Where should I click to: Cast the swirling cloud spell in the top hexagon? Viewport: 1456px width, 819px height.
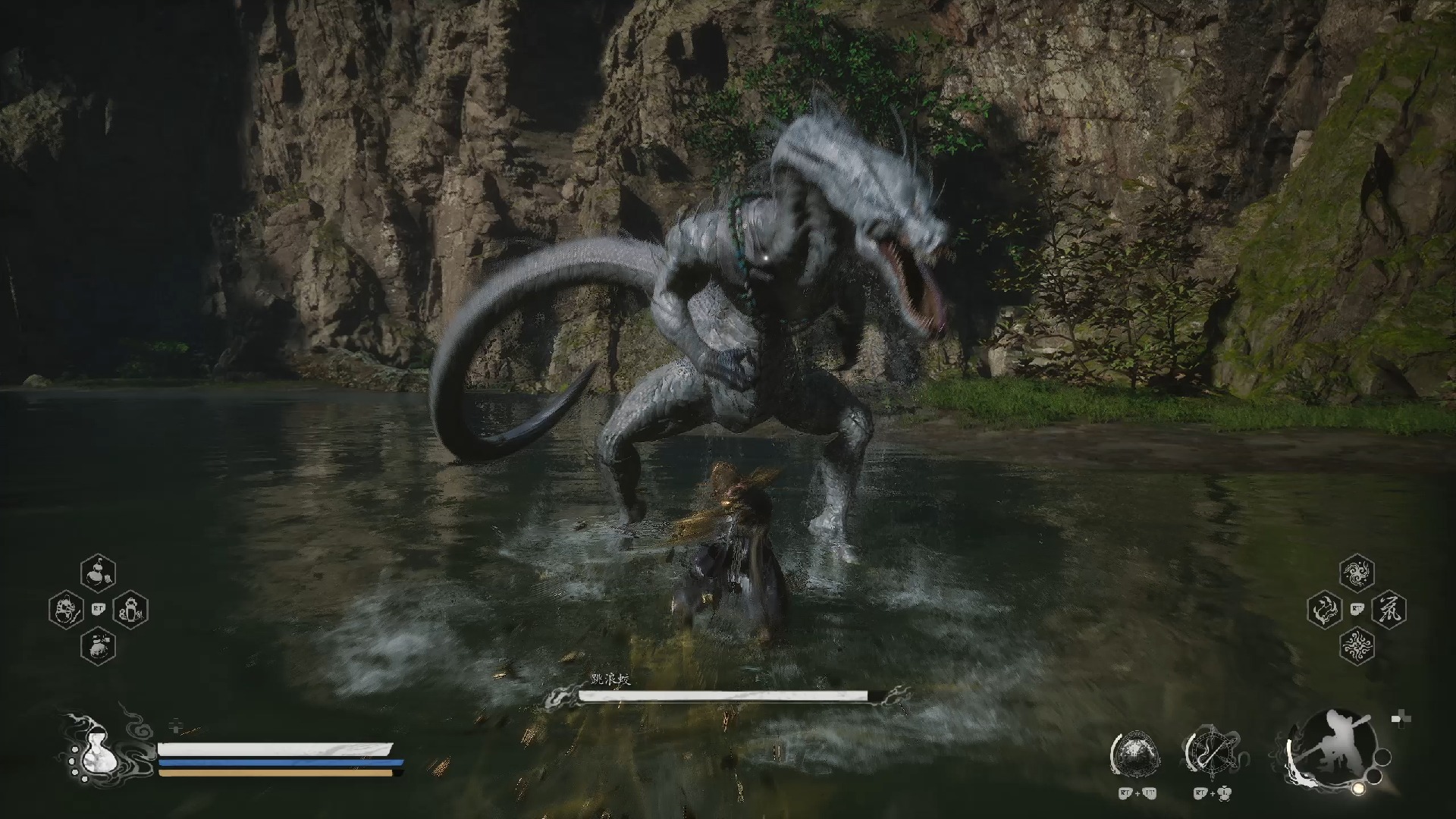pos(1357,573)
